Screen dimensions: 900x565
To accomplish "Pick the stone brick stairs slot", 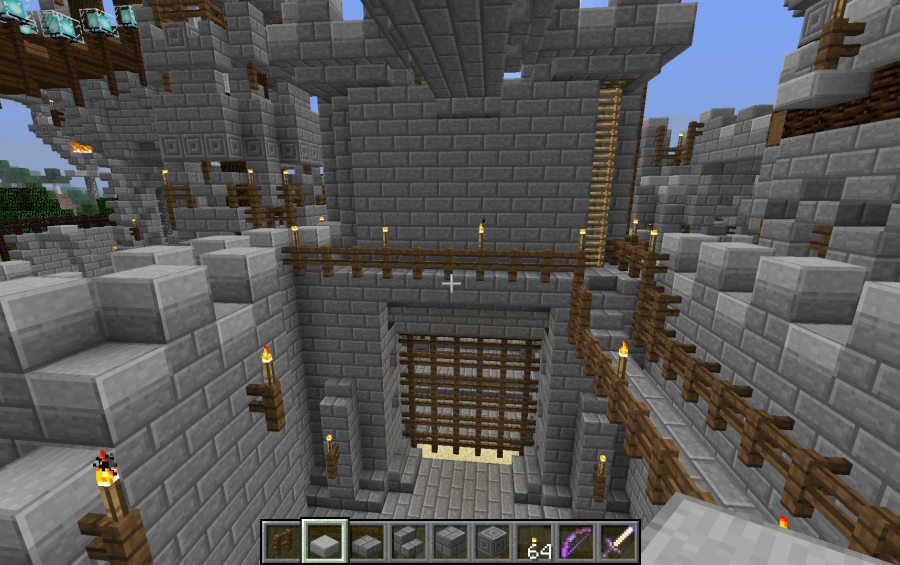I will [408, 541].
